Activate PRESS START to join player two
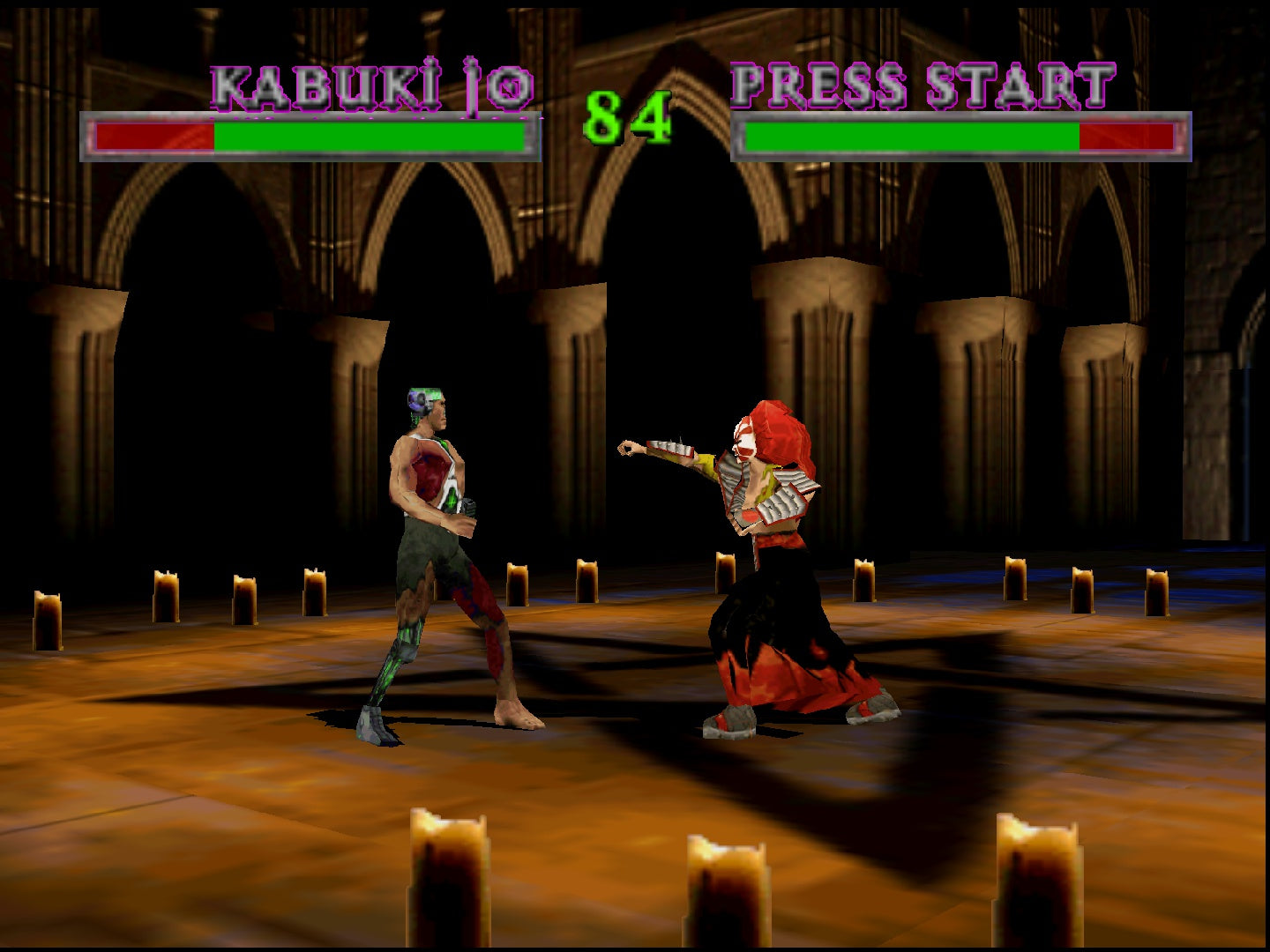 [x=917, y=84]
